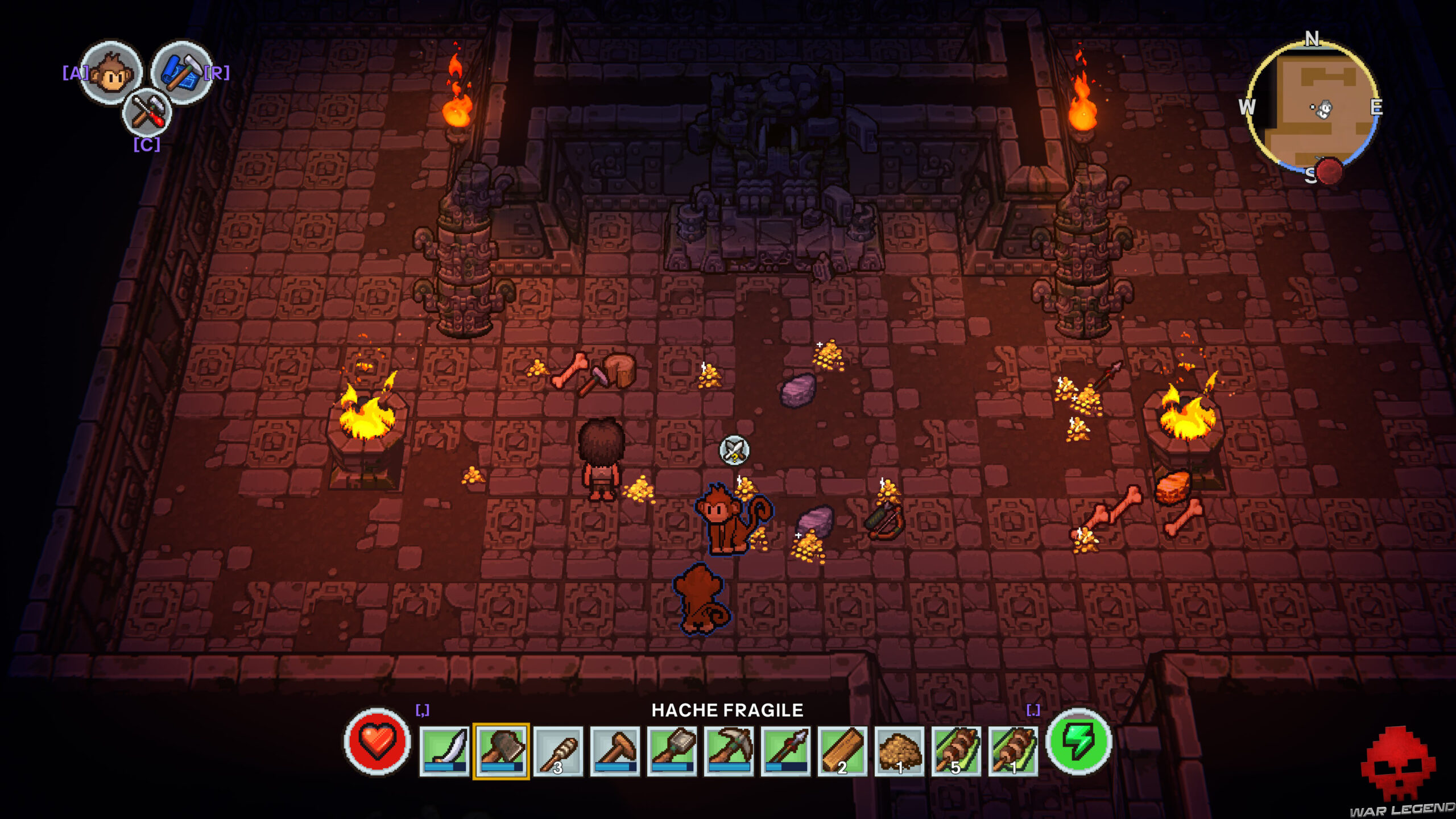Pick the single meat skewer slot
The height and width of the screenshot is (819, 1456).
pyautogui.click(x=1013, y=751)
